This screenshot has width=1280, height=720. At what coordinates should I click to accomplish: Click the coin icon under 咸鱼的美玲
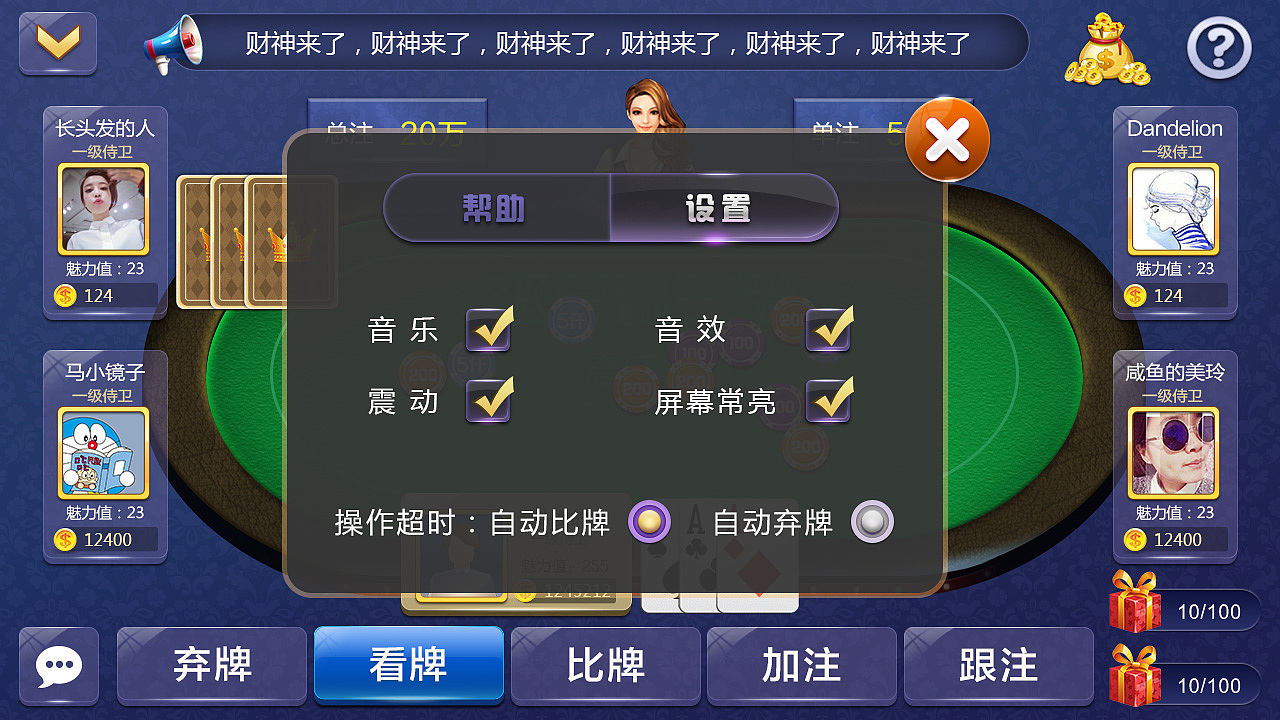(1133, 539)
